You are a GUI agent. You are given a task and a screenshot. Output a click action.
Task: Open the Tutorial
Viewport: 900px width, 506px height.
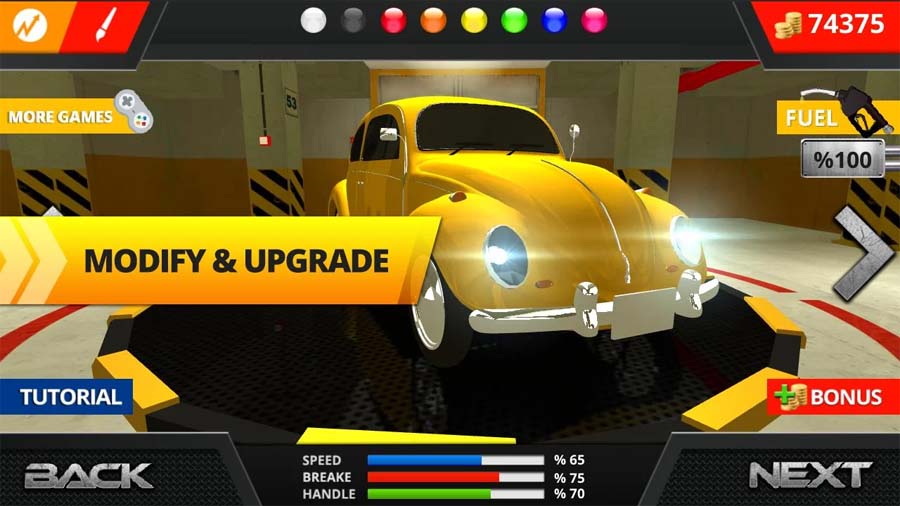click(68, 396)
